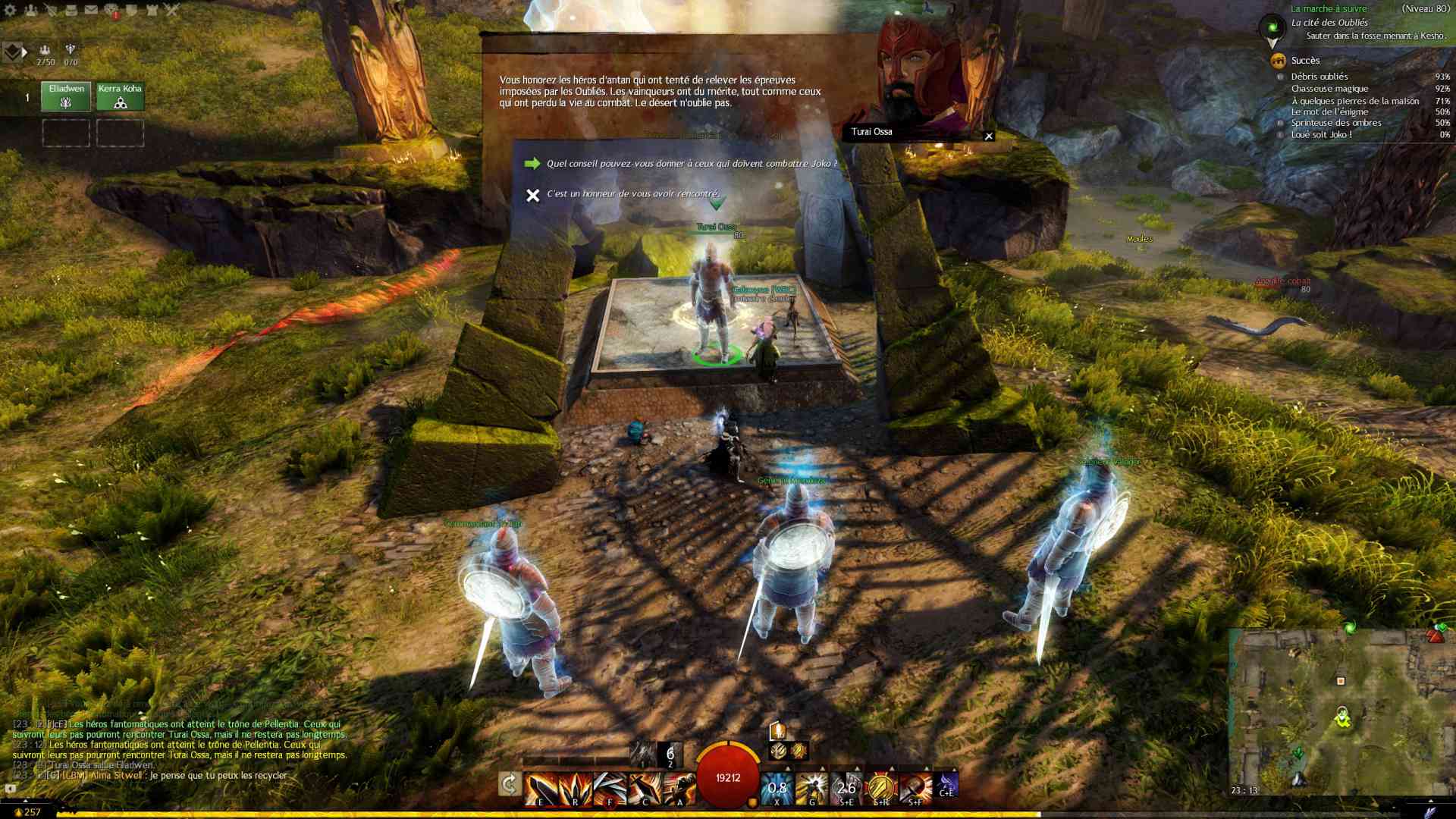Open the mail envelope icon
This screenshot has height=819, width=1456.
pyautogui.click(x=91, y=10)
